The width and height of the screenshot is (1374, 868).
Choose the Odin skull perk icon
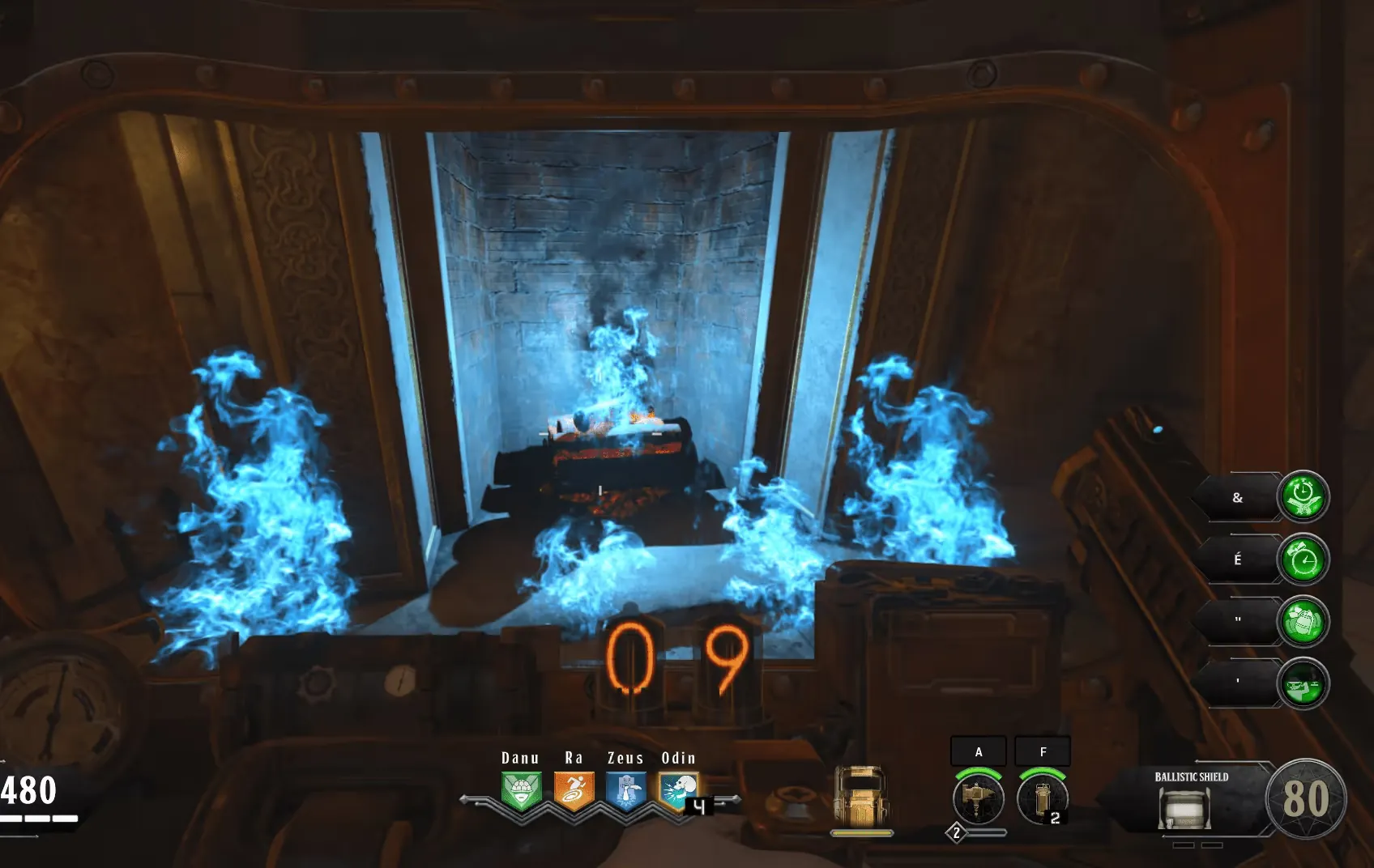click(x=678, y=790)
